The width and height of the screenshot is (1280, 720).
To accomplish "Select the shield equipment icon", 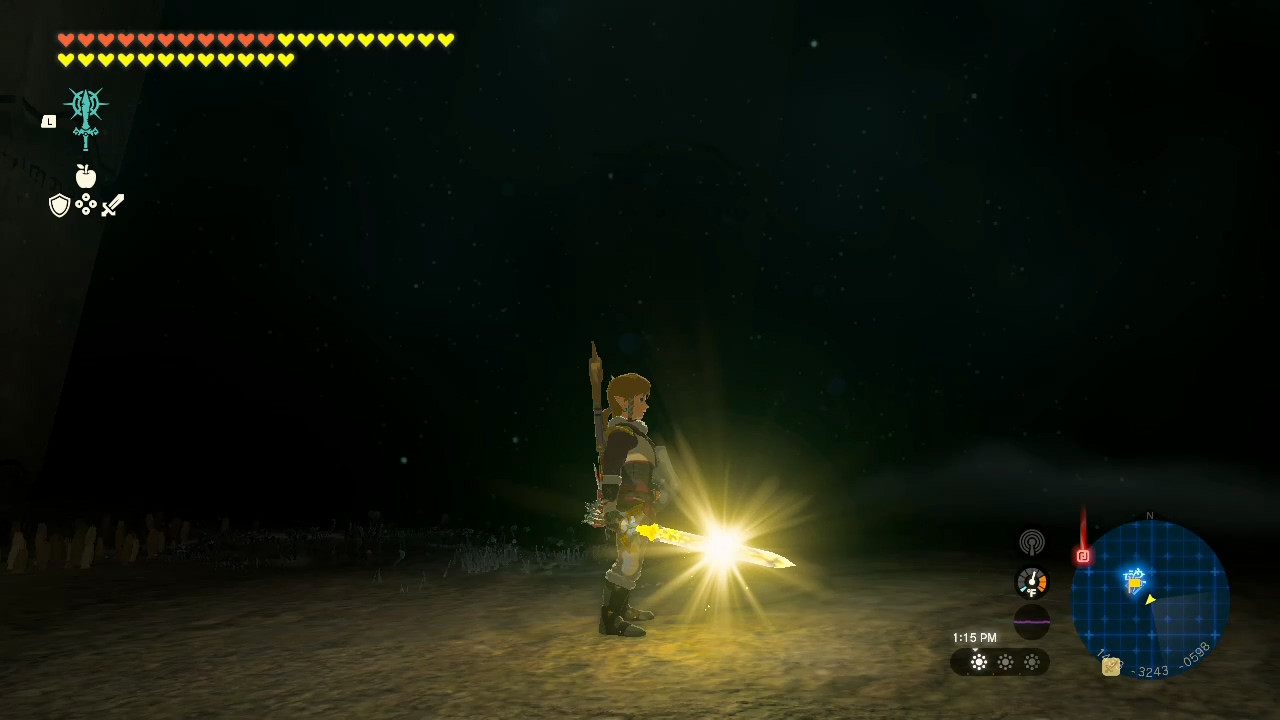I will click(60, 205).
